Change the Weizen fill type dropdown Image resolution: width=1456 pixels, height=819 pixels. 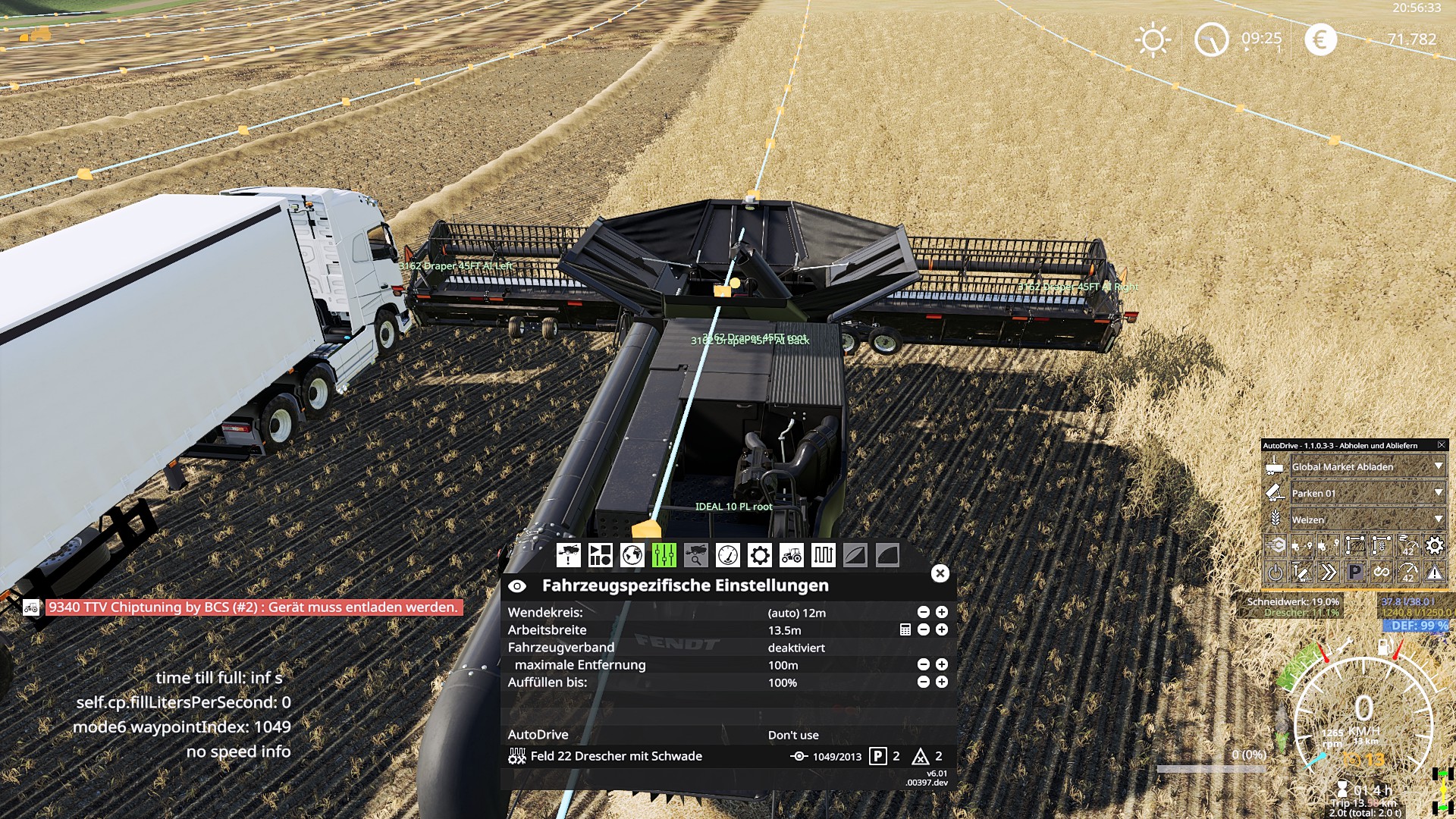click(x=1439, y=519)
